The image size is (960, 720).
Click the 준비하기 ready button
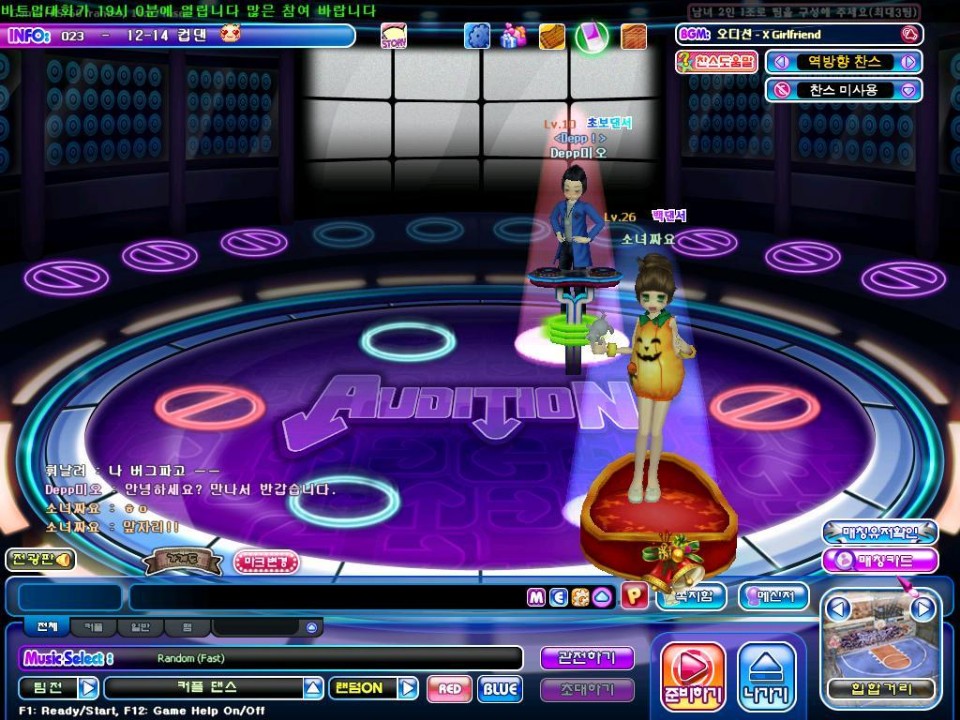click(x=692, y=677)
